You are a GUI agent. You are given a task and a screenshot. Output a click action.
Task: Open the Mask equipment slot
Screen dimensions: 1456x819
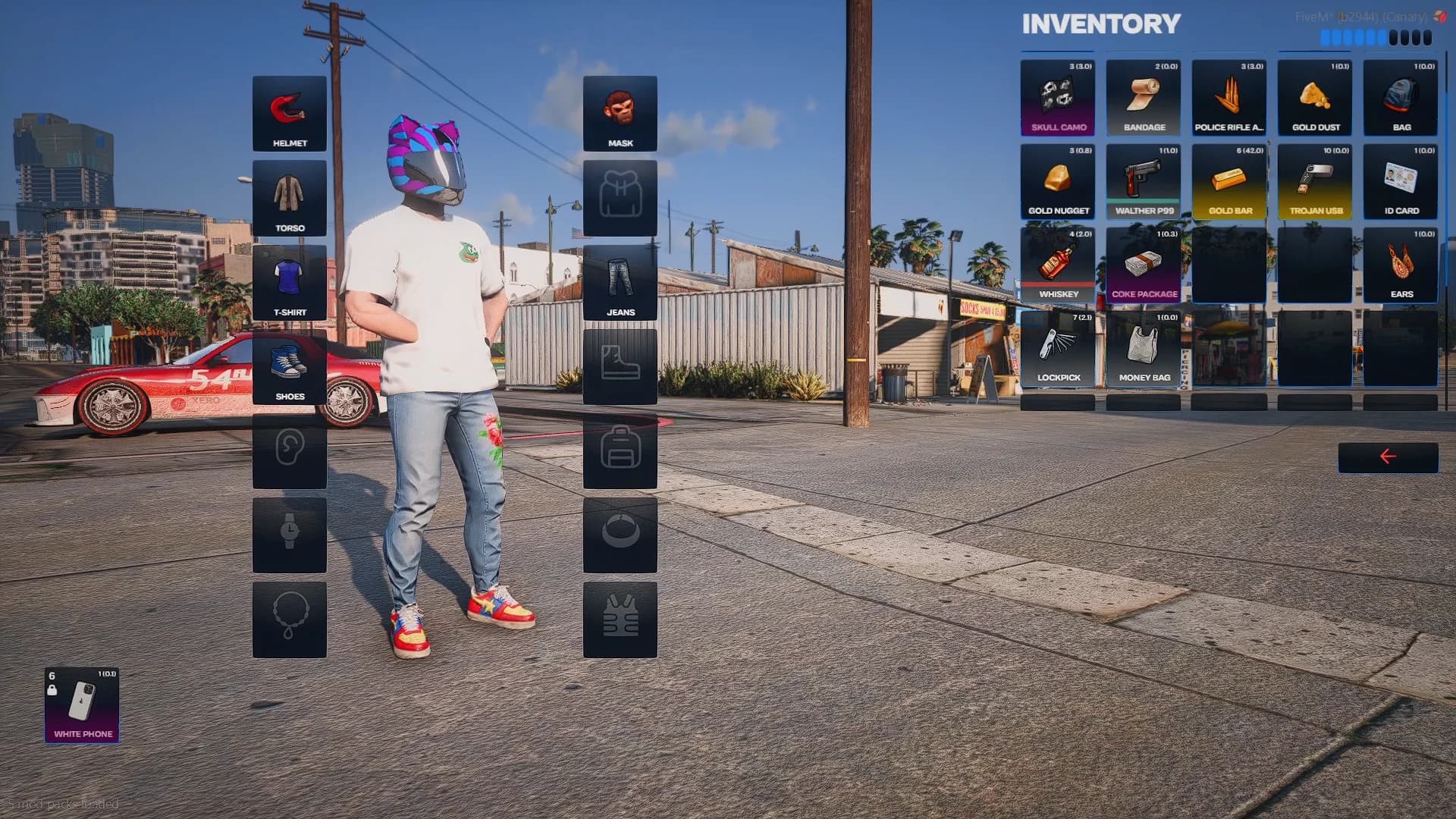click(620, 111)
